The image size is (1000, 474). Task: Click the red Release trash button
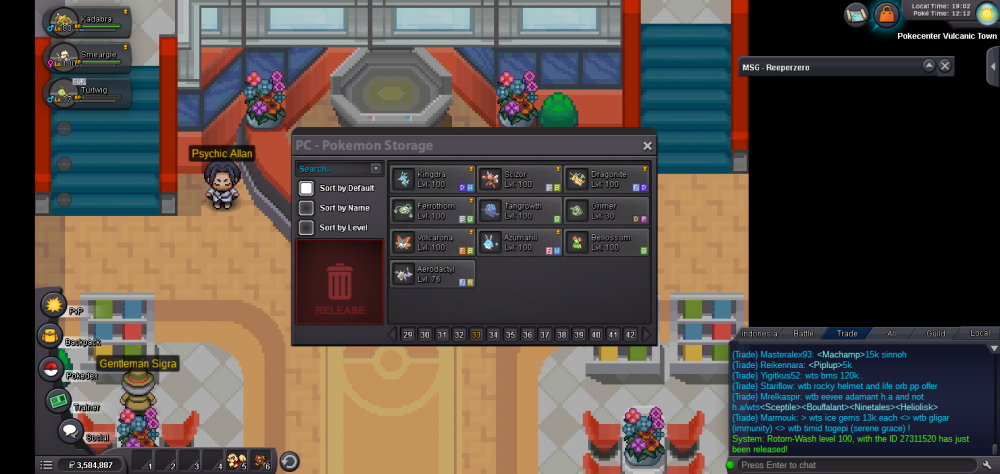[x=340, y=283]
